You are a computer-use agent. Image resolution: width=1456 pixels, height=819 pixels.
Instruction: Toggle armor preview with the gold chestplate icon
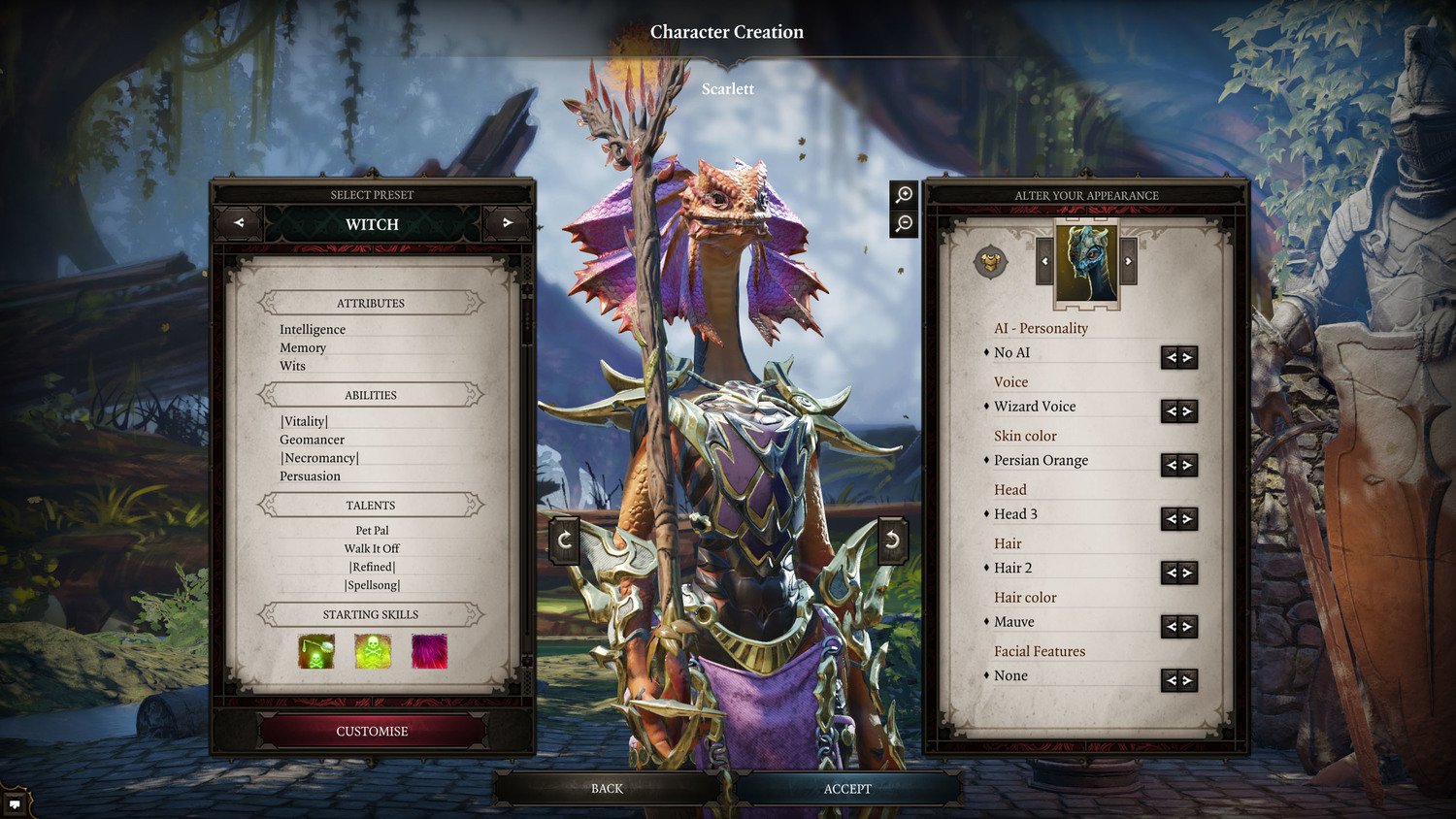[991, 260]
